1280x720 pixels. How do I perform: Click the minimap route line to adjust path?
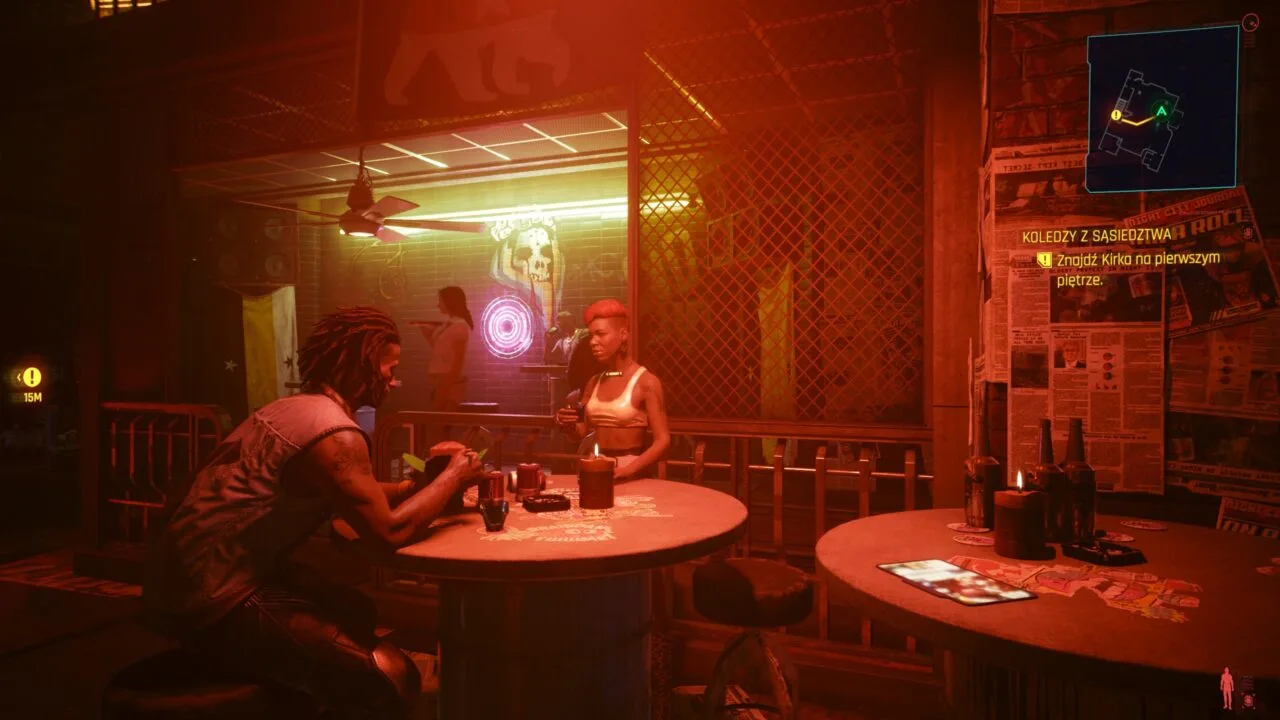[x=1135, y=122]
